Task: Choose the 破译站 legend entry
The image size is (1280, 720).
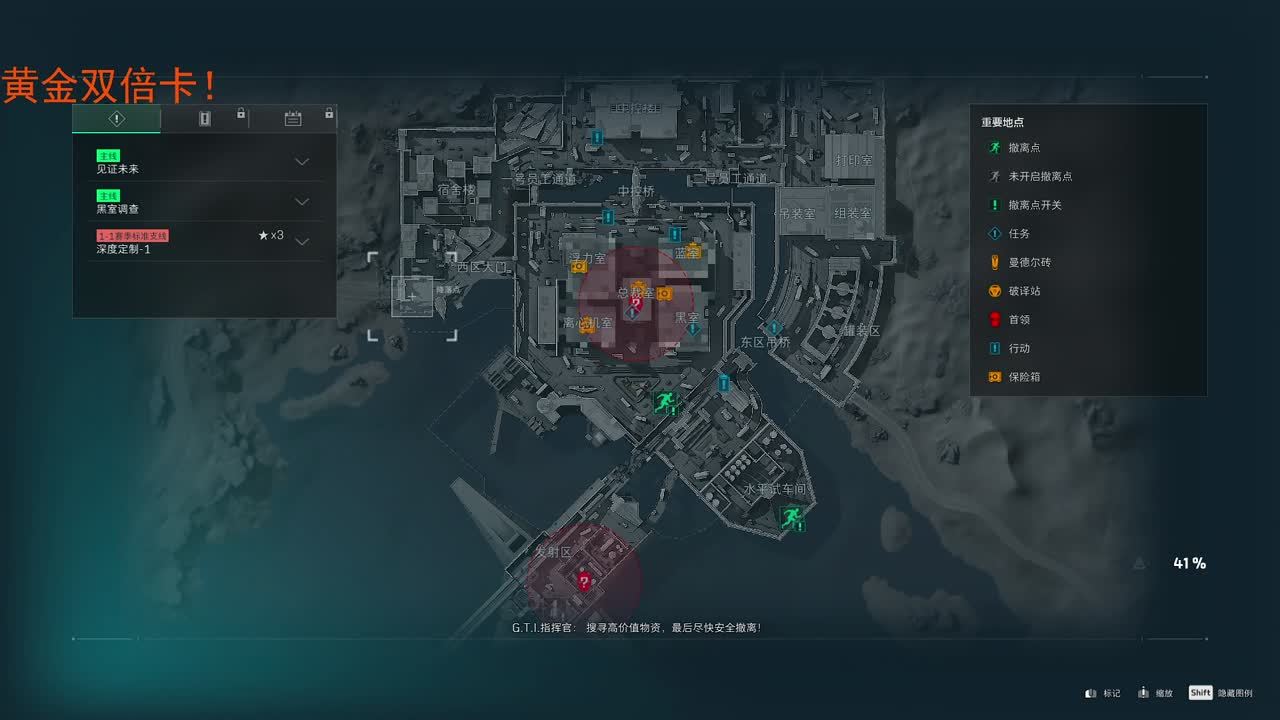Action: click(1024, 291)
